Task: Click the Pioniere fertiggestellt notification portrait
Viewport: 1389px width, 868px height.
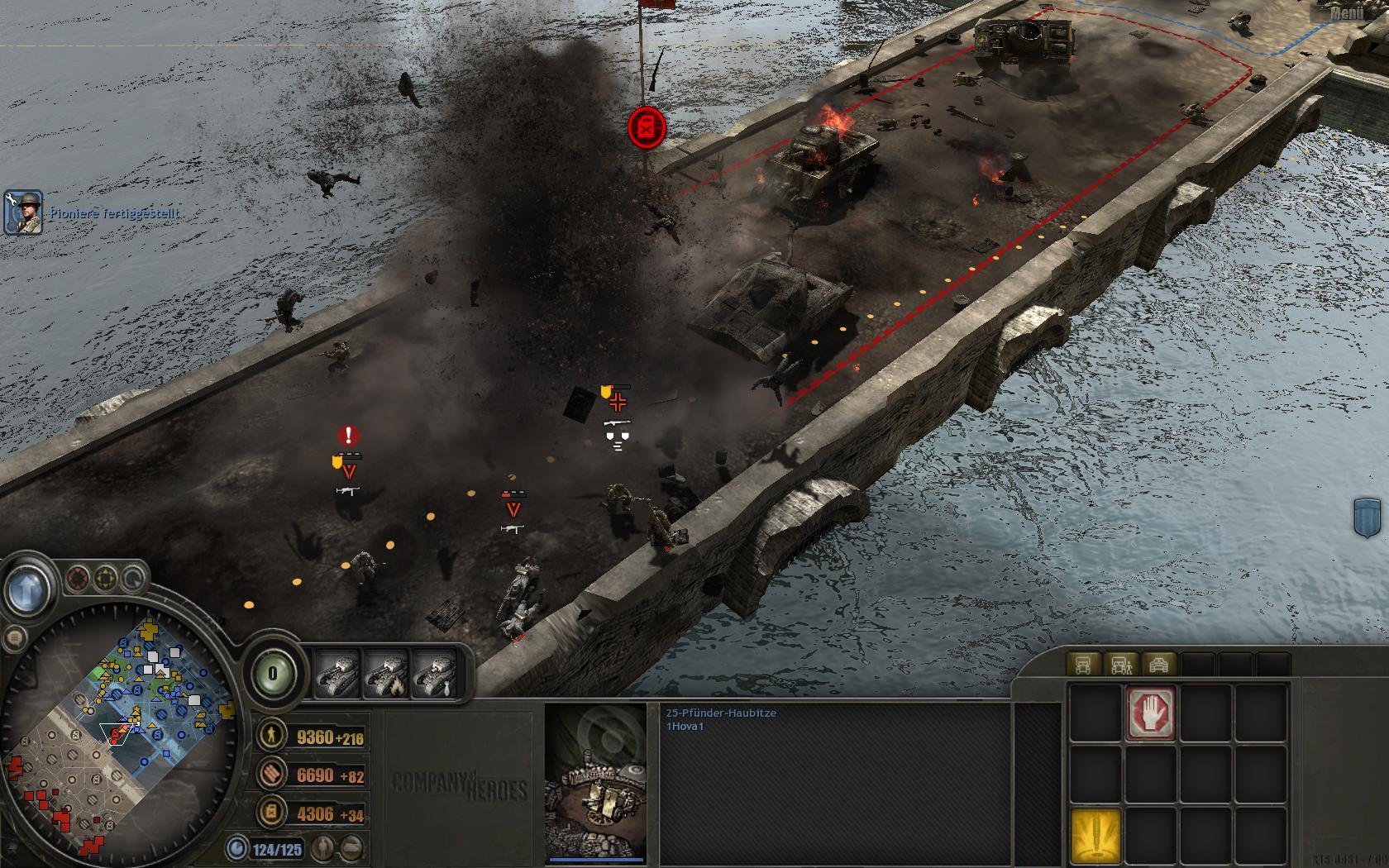Action: coord(23,212)
